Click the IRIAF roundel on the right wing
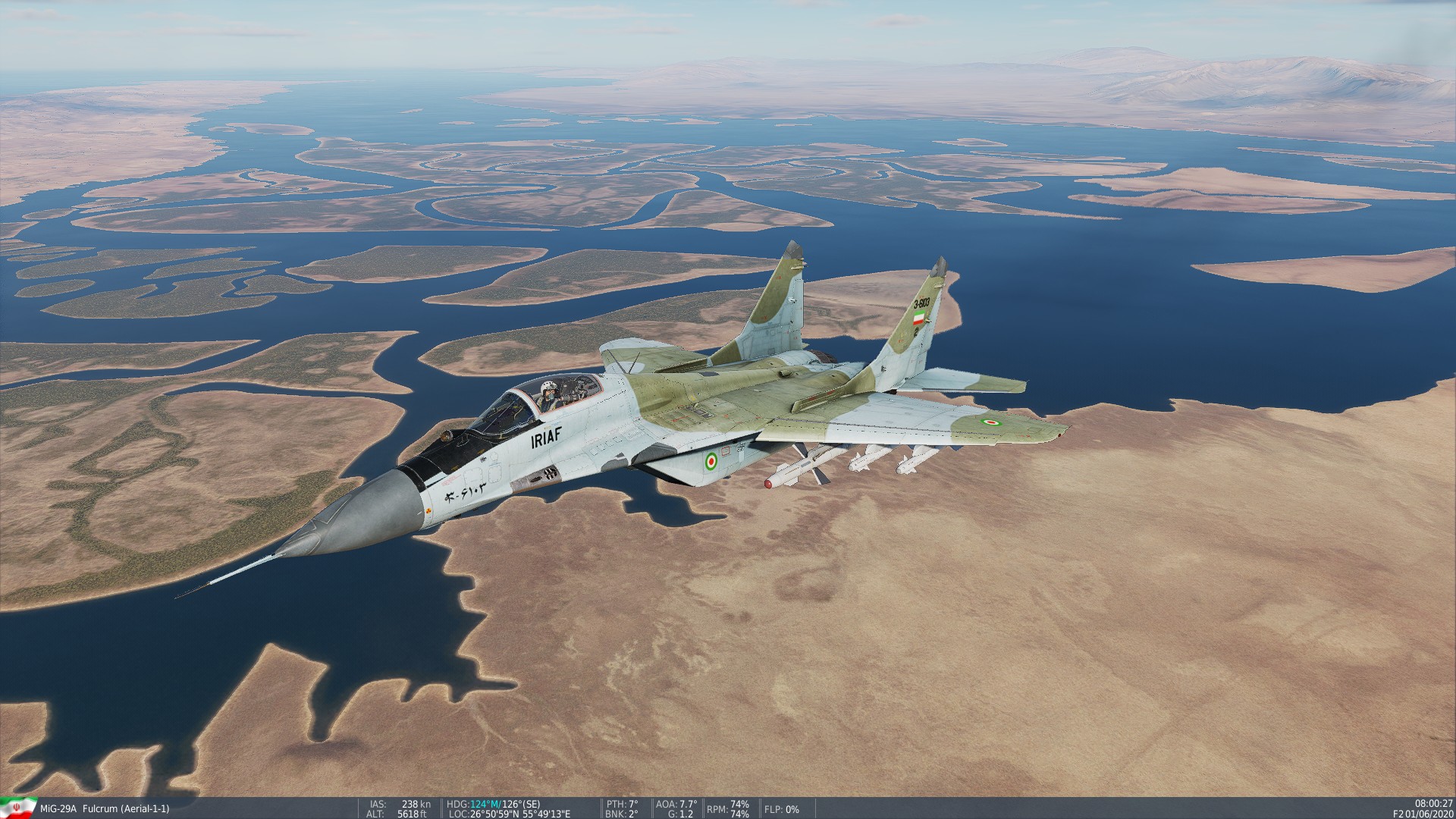The height and width of the screenshot is (819, 1456). coord(990,422)
